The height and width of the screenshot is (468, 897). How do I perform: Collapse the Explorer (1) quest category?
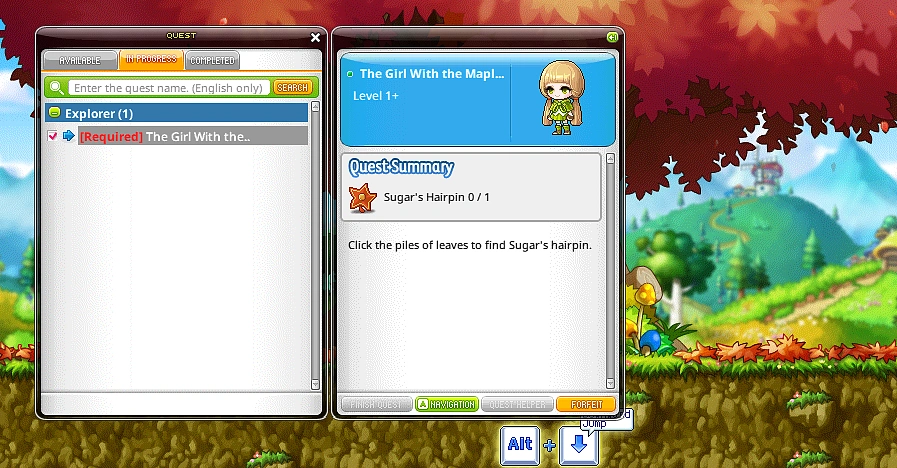coord(55,113)
